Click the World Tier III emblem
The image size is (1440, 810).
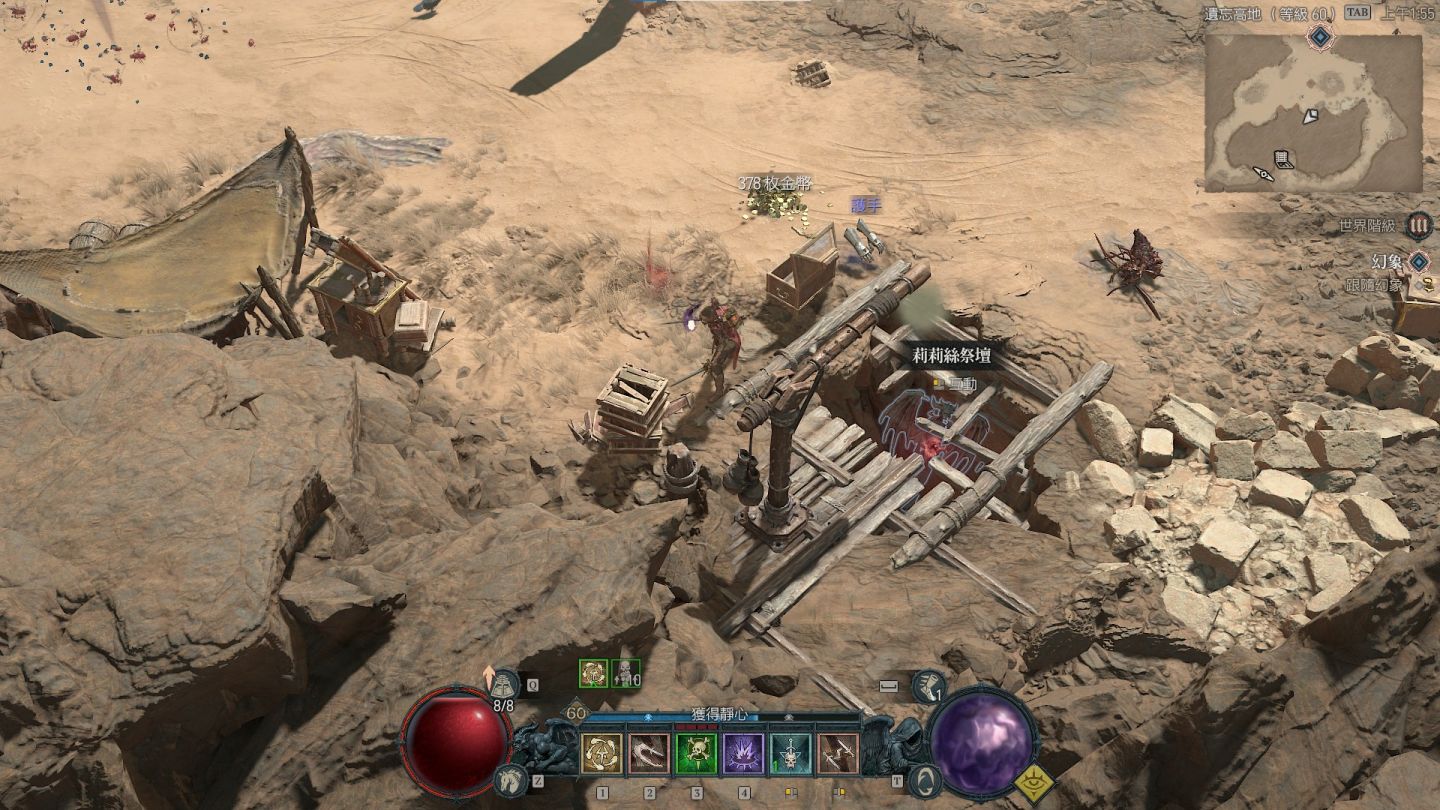(x=1418, y=225)
